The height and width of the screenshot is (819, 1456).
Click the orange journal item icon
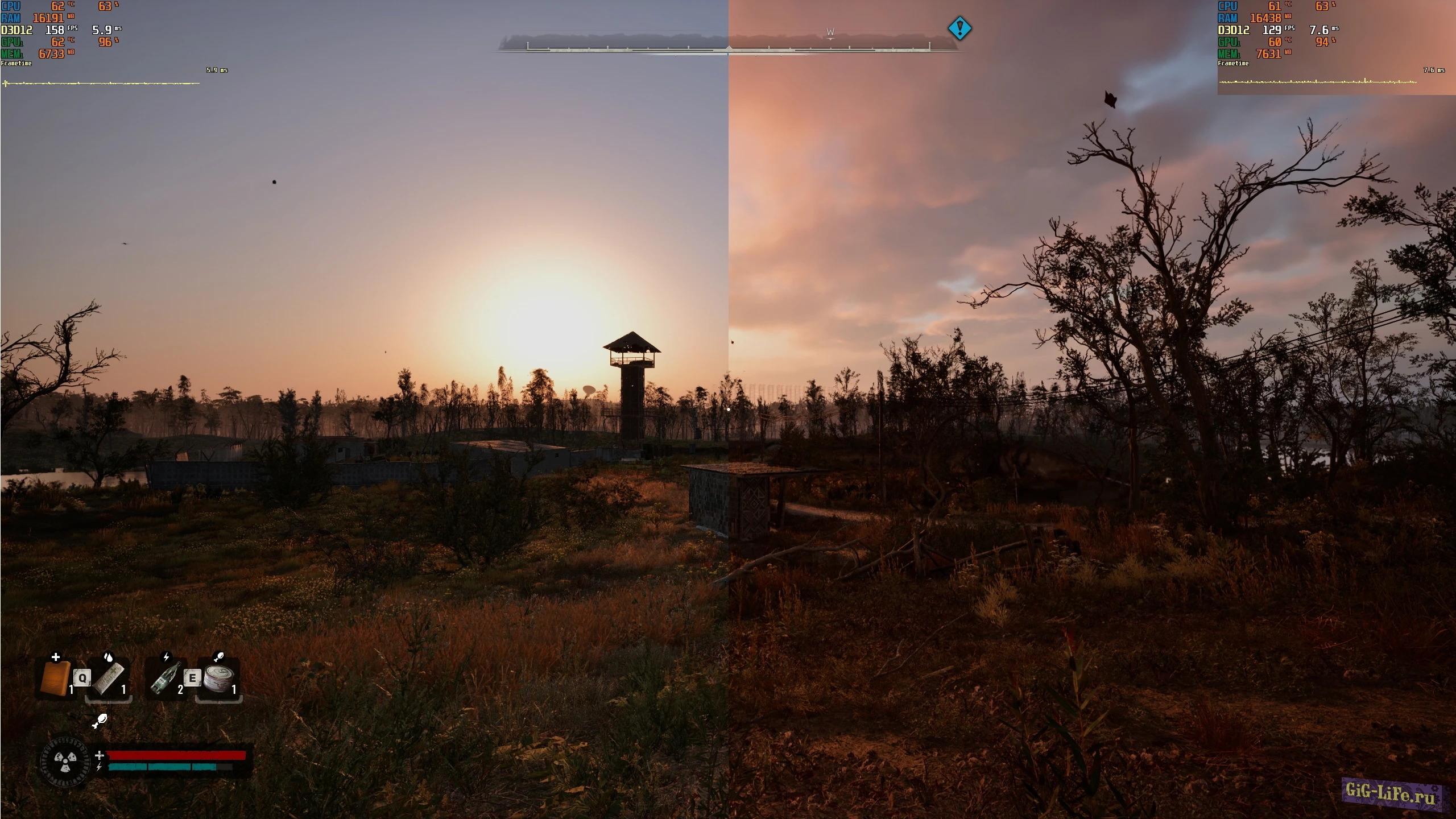(55, 678)
